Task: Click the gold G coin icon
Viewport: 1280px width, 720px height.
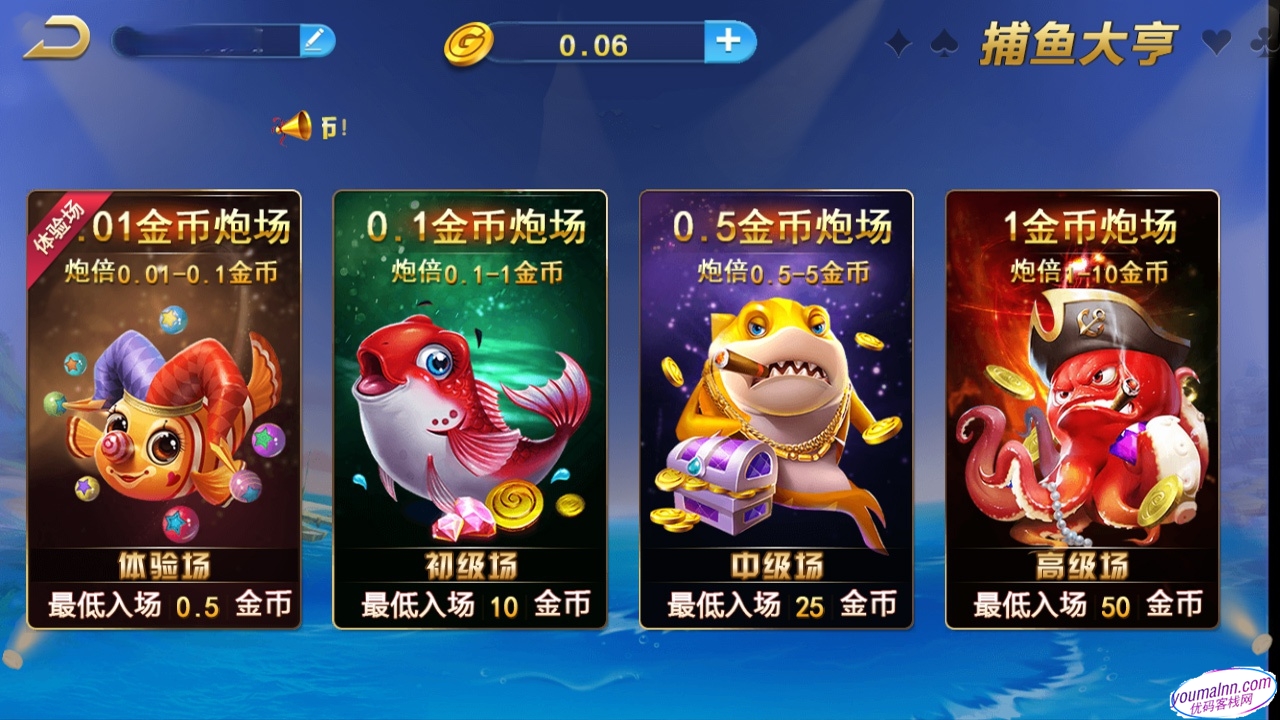Action: pyautogui.click(x=466, y=44)
